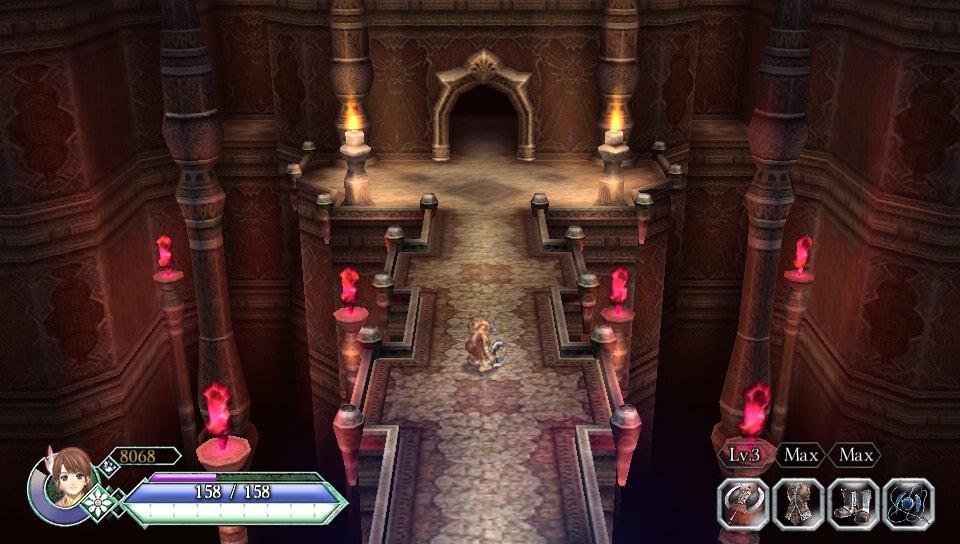Click the armored boots equipment slot

[x=853, y=503]
